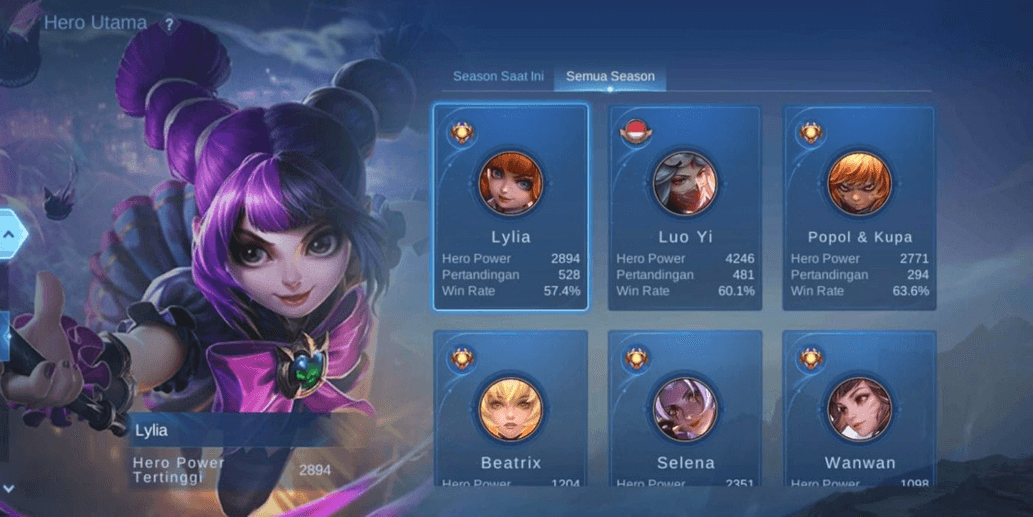Open the Beatrix hero card
The height and width of the screenshot is (517, 1033).
tap(510, 410)
